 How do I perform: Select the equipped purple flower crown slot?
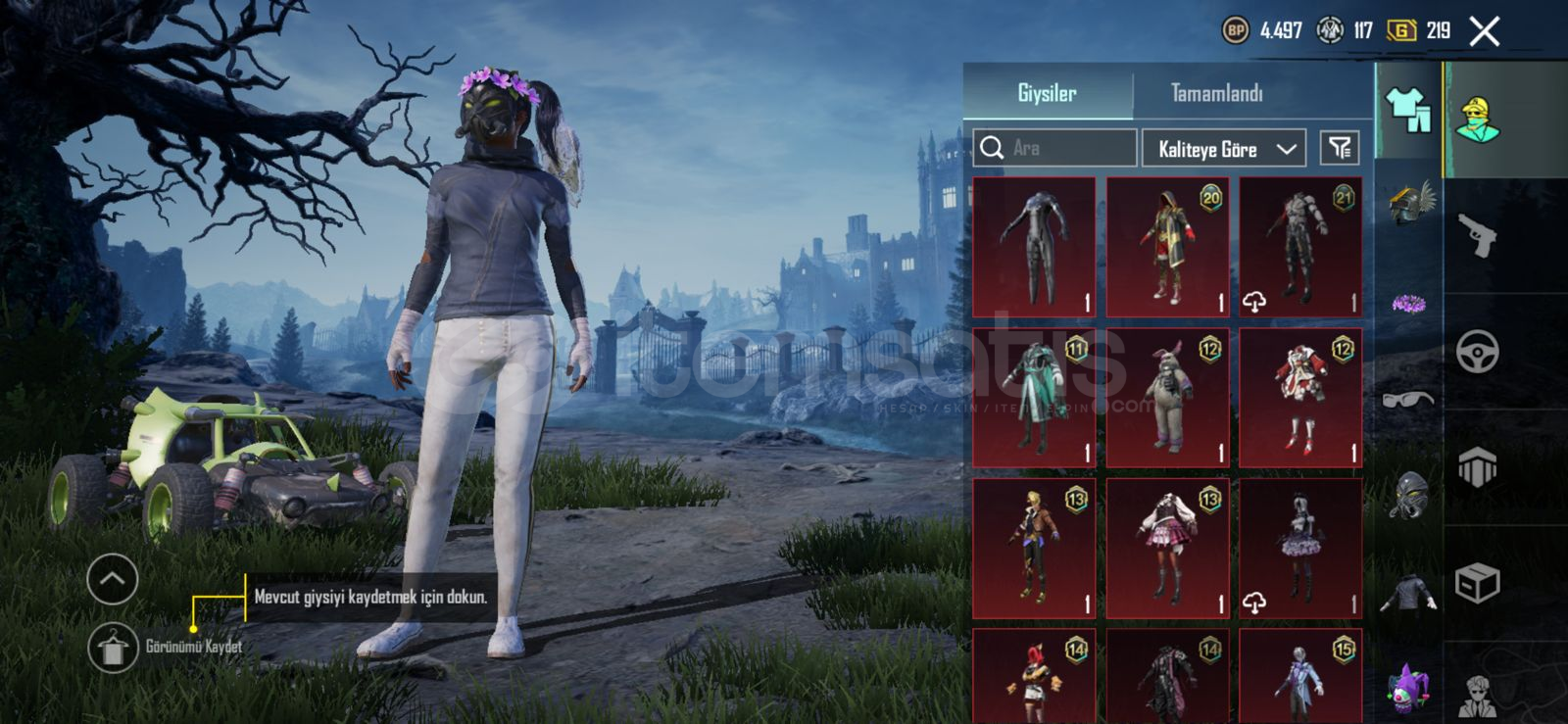pyautogui.click(x=1409, y=304)
